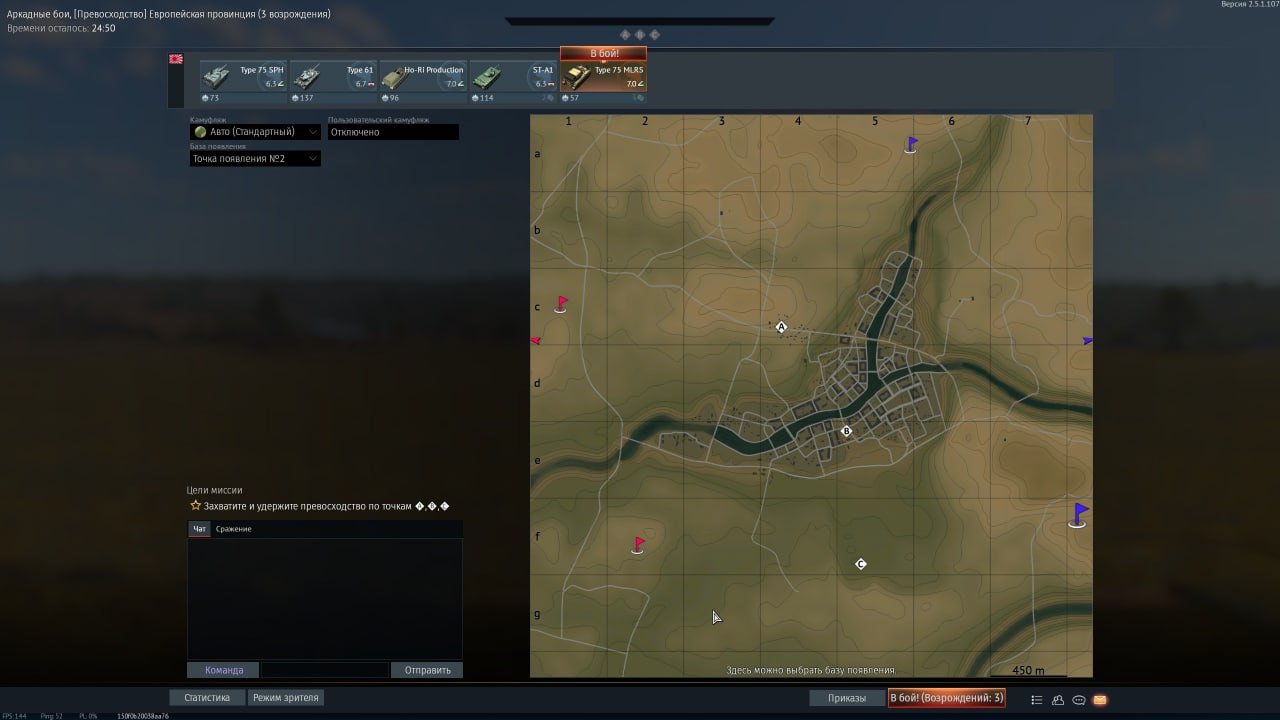The image size is (1280, 720).
Task: Choose the Type 61 tank
Action: [334, 78]
